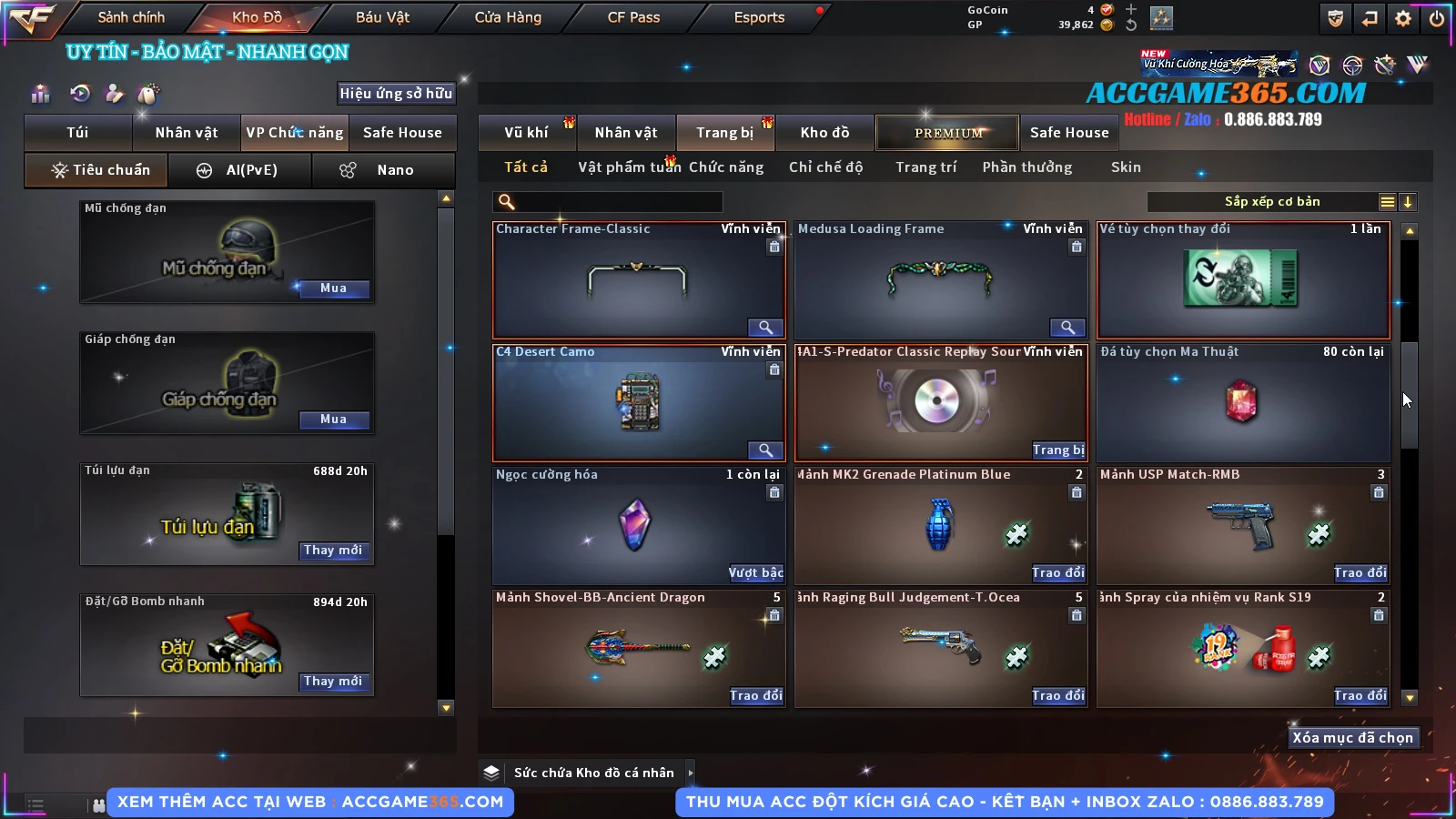Click the power exit button
The image size is (1456, 819).
(1437, 18)
